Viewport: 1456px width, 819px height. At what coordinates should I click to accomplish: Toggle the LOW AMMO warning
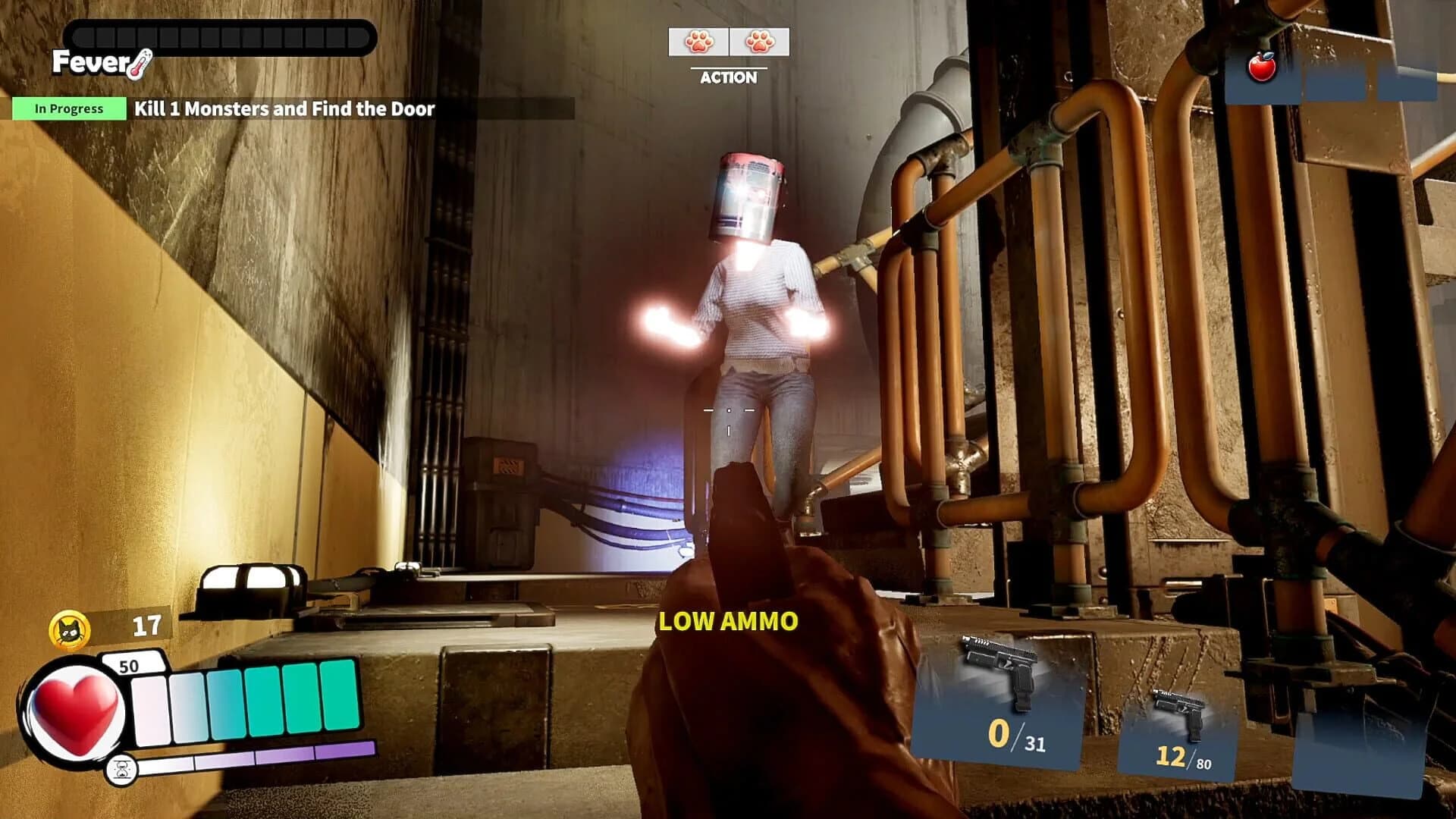tap(728, 622)
